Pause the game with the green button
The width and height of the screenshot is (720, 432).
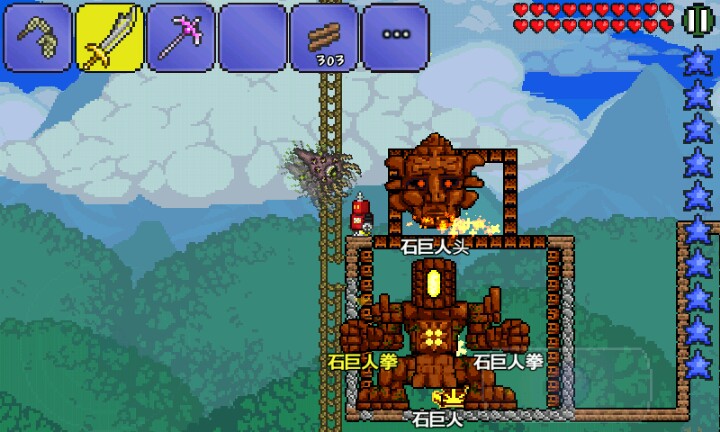click(697, 19)
